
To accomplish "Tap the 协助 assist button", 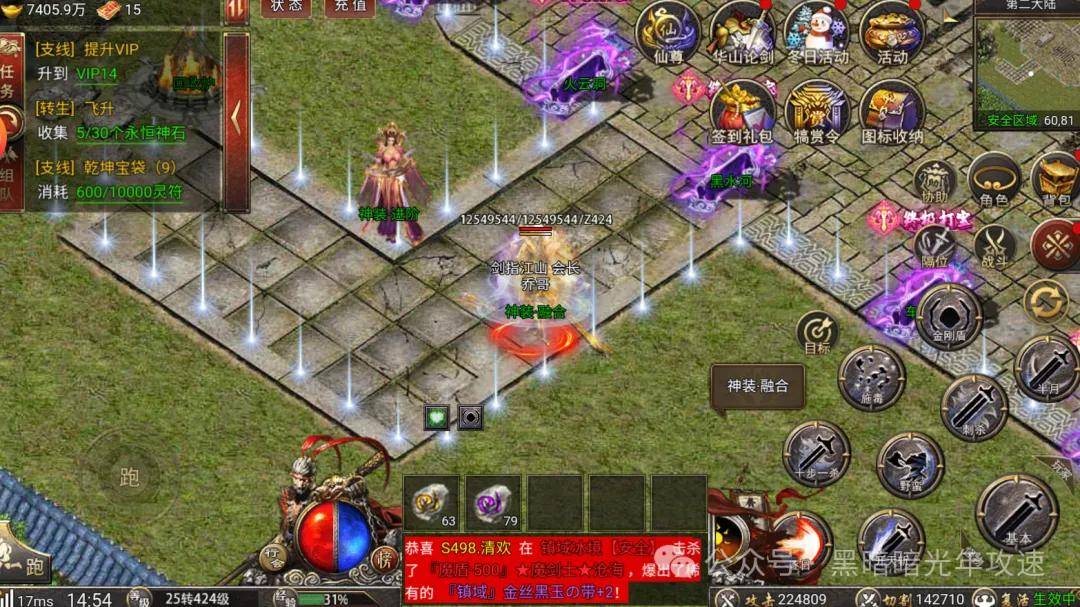I will (x=936, y=182).
